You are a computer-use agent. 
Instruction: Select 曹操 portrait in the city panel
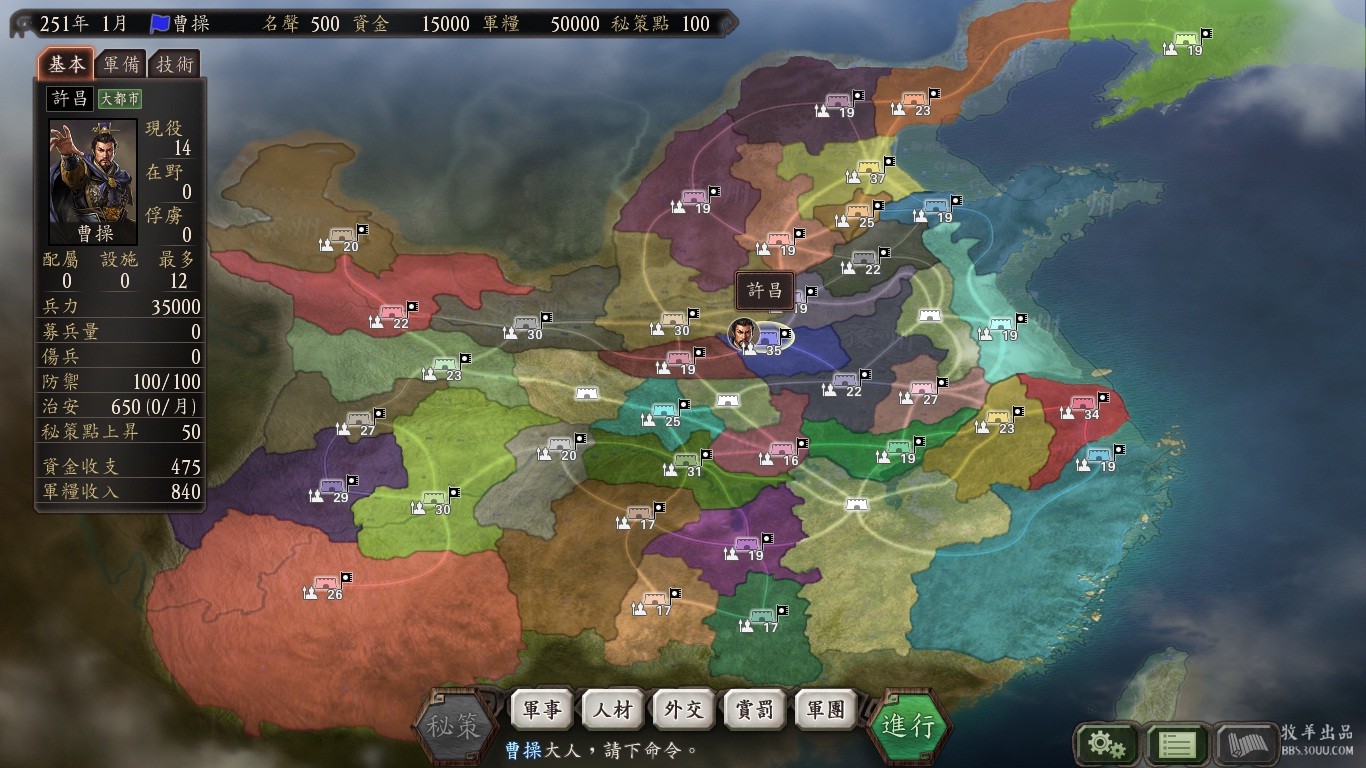point(93,181)
